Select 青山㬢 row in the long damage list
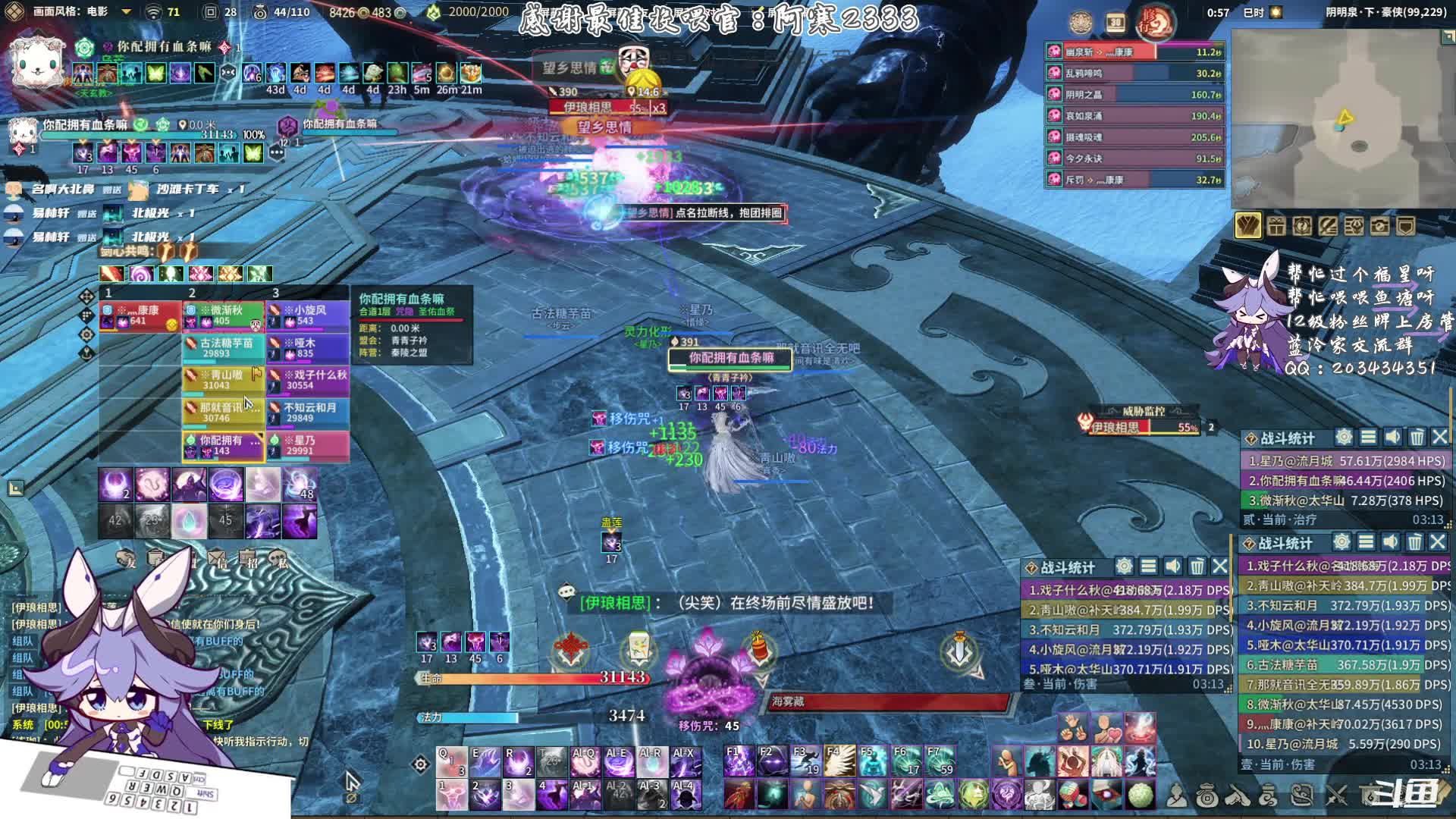 coord(1344,585)
